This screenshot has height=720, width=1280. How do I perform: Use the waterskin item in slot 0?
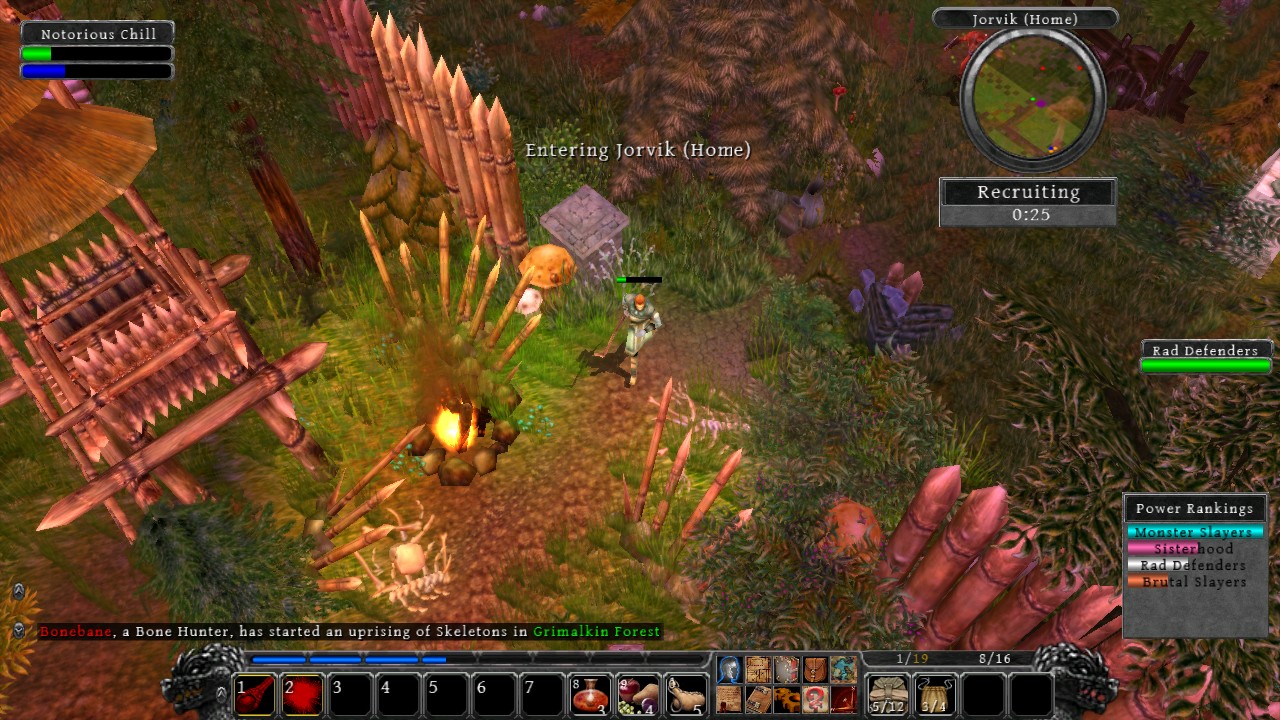click(x=686, y=695)
